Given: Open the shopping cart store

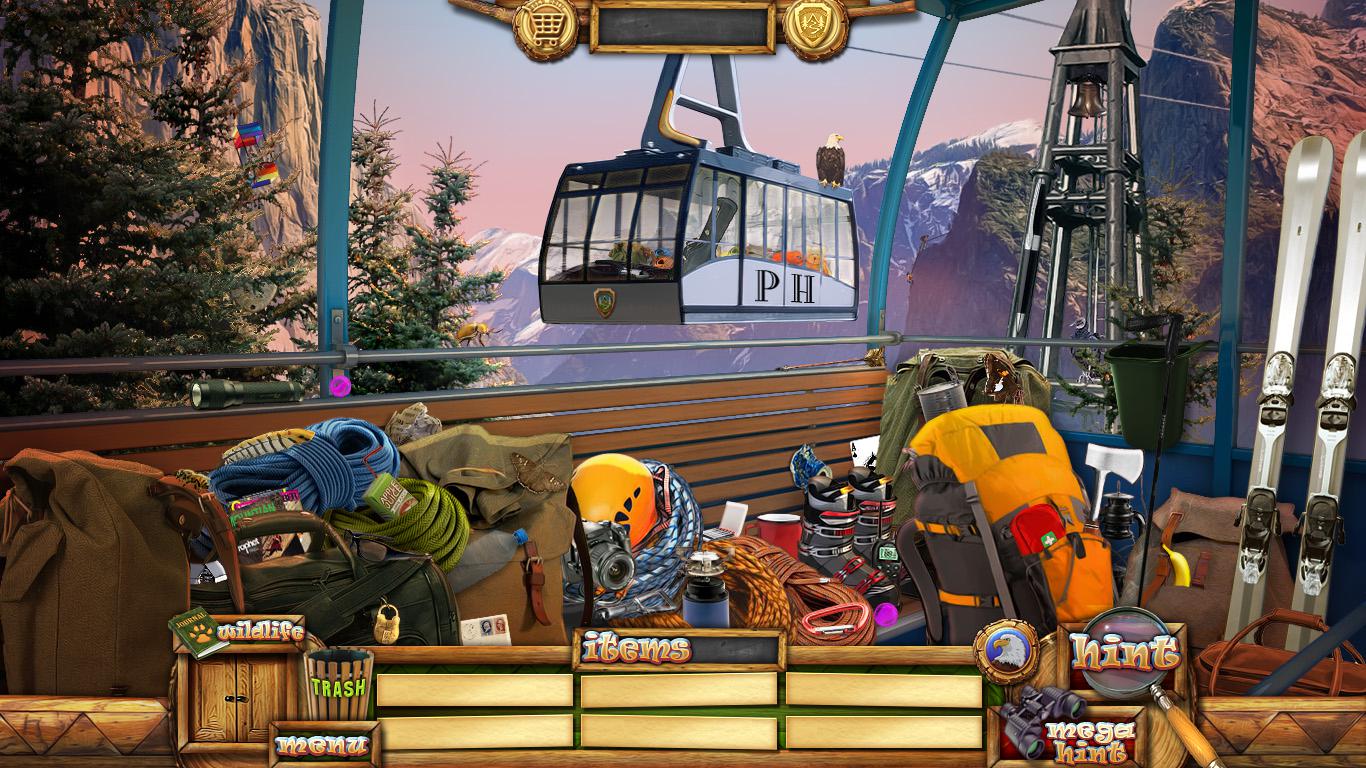Looking at the screenshot, I should pos(545,28).
